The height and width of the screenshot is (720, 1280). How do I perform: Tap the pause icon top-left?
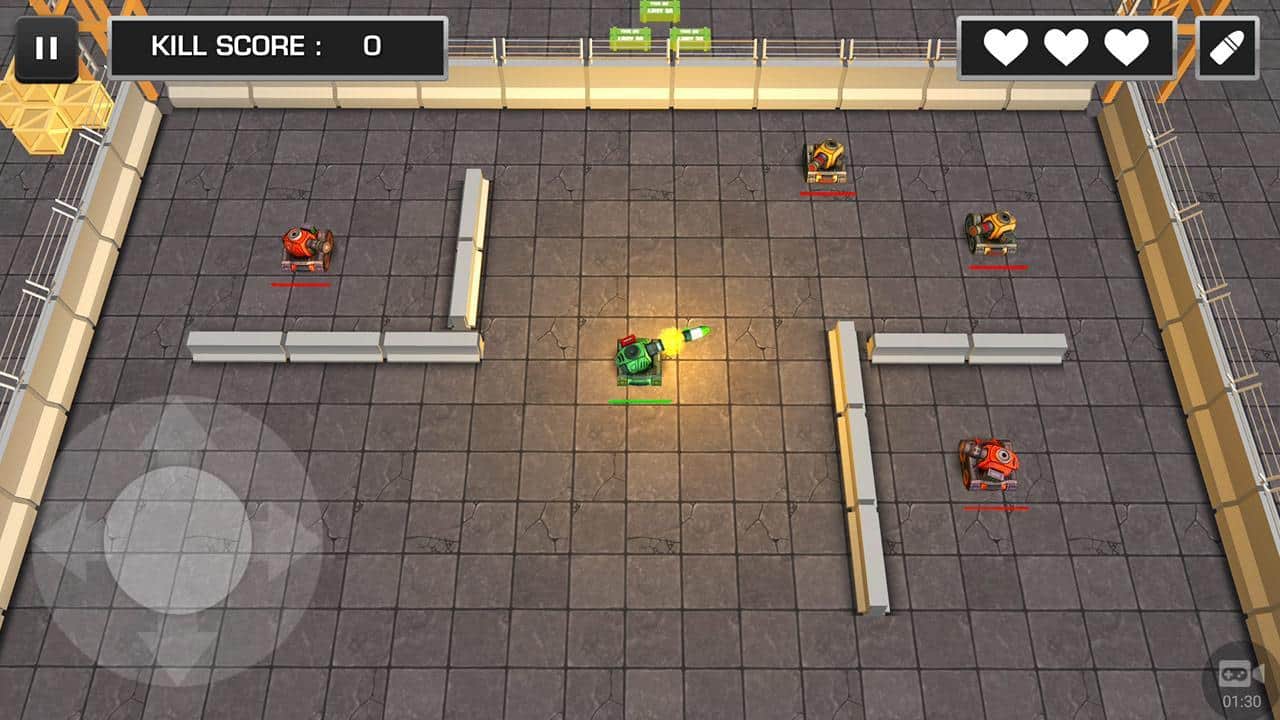(45, 47)
